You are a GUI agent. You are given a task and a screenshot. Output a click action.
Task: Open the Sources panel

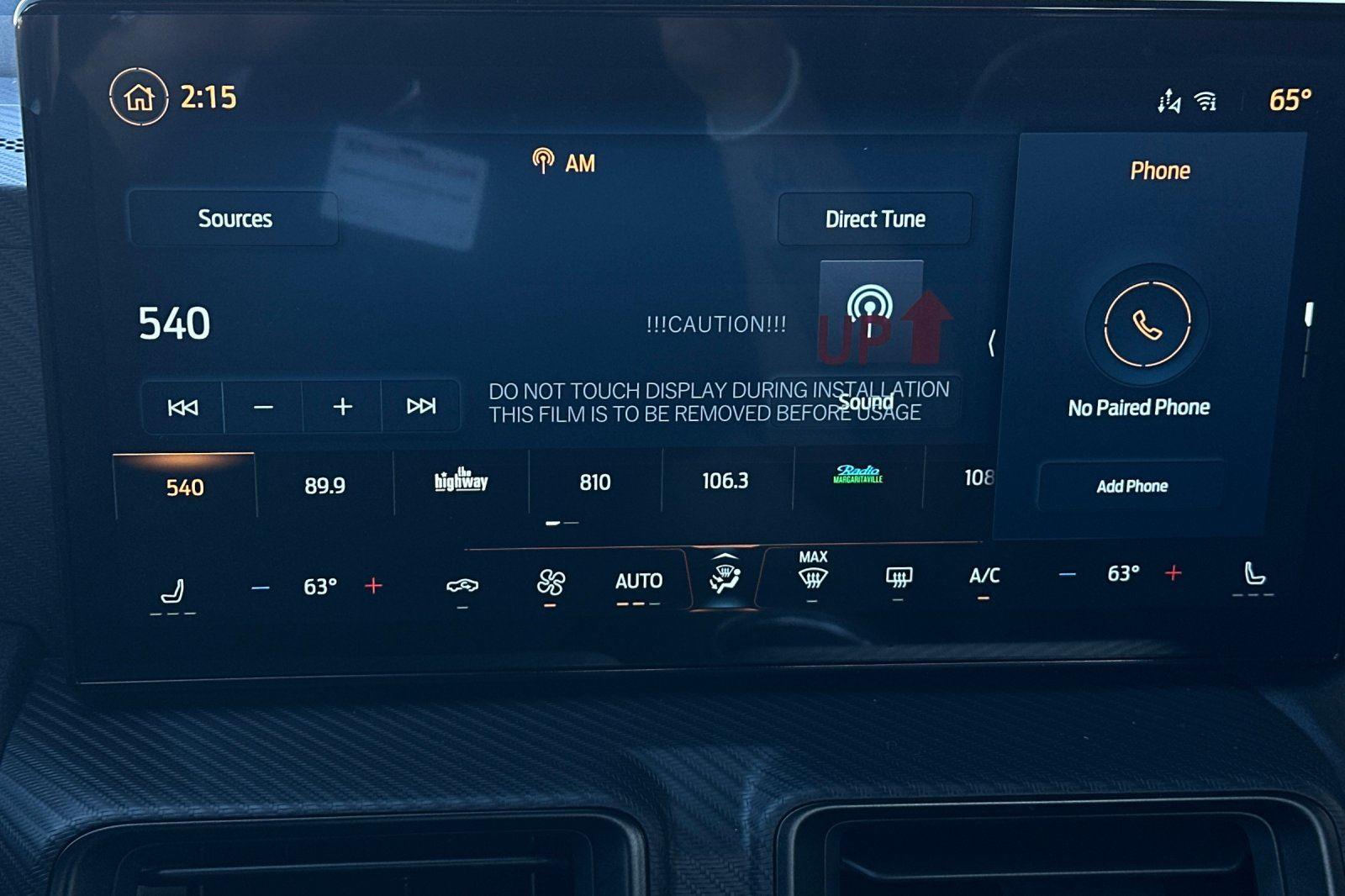pyautogui.click(x=235, y=219)
